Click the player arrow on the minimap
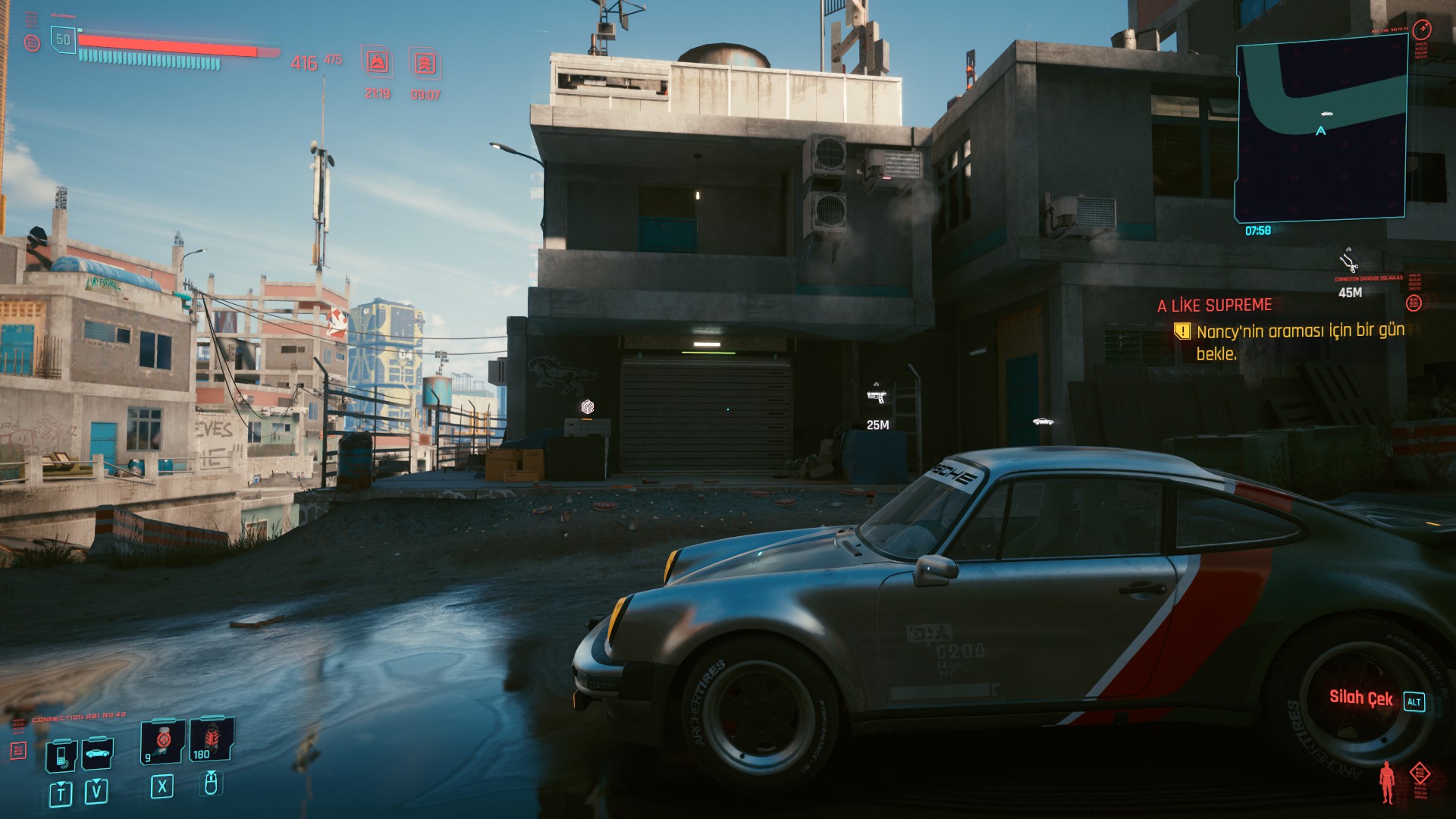The height and width of the screenshot is (819, 1456). (x=1321, y=131)
